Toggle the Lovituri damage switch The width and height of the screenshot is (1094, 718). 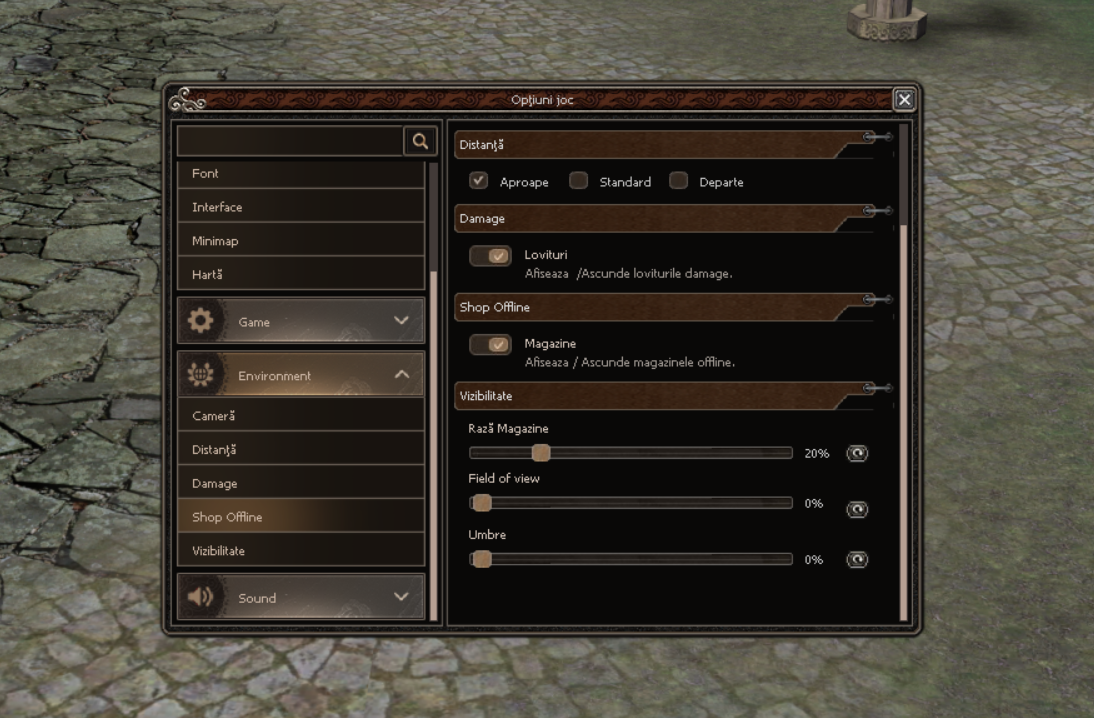pos(491,256)
